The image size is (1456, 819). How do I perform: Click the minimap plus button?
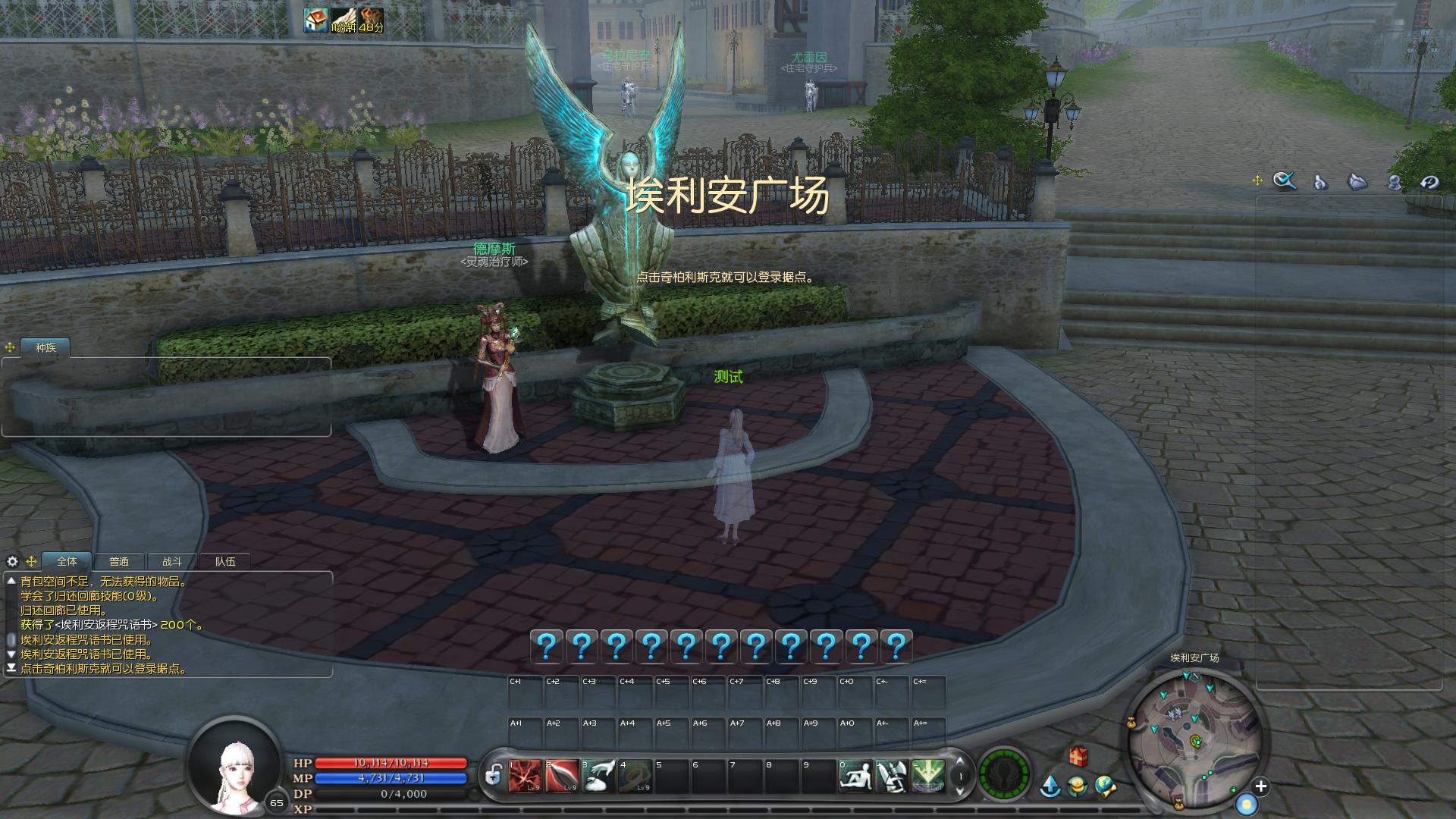[1260, 786]
